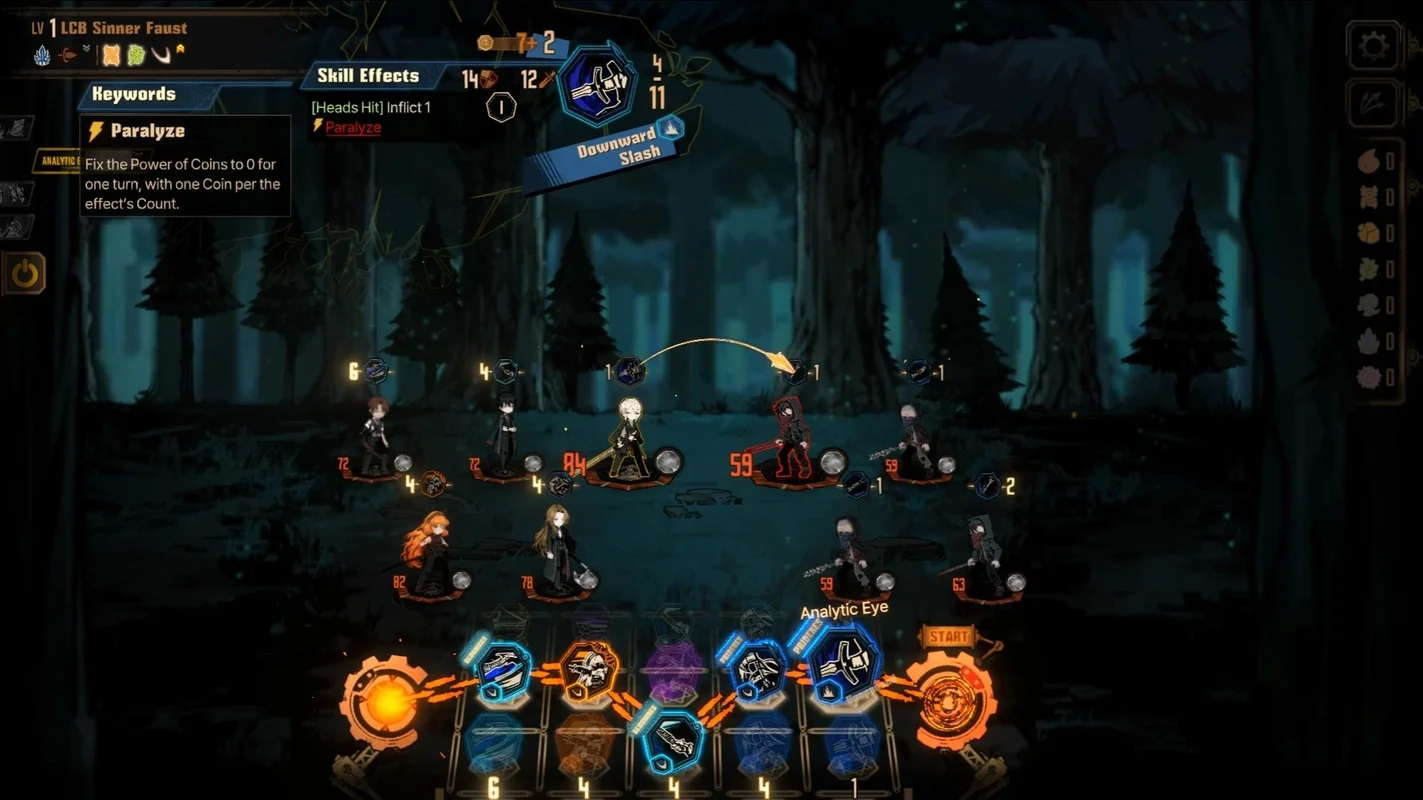The height and width of the screenshot is (800, 1423).
Task: Click the orange power button
Action: click(24, 273)
